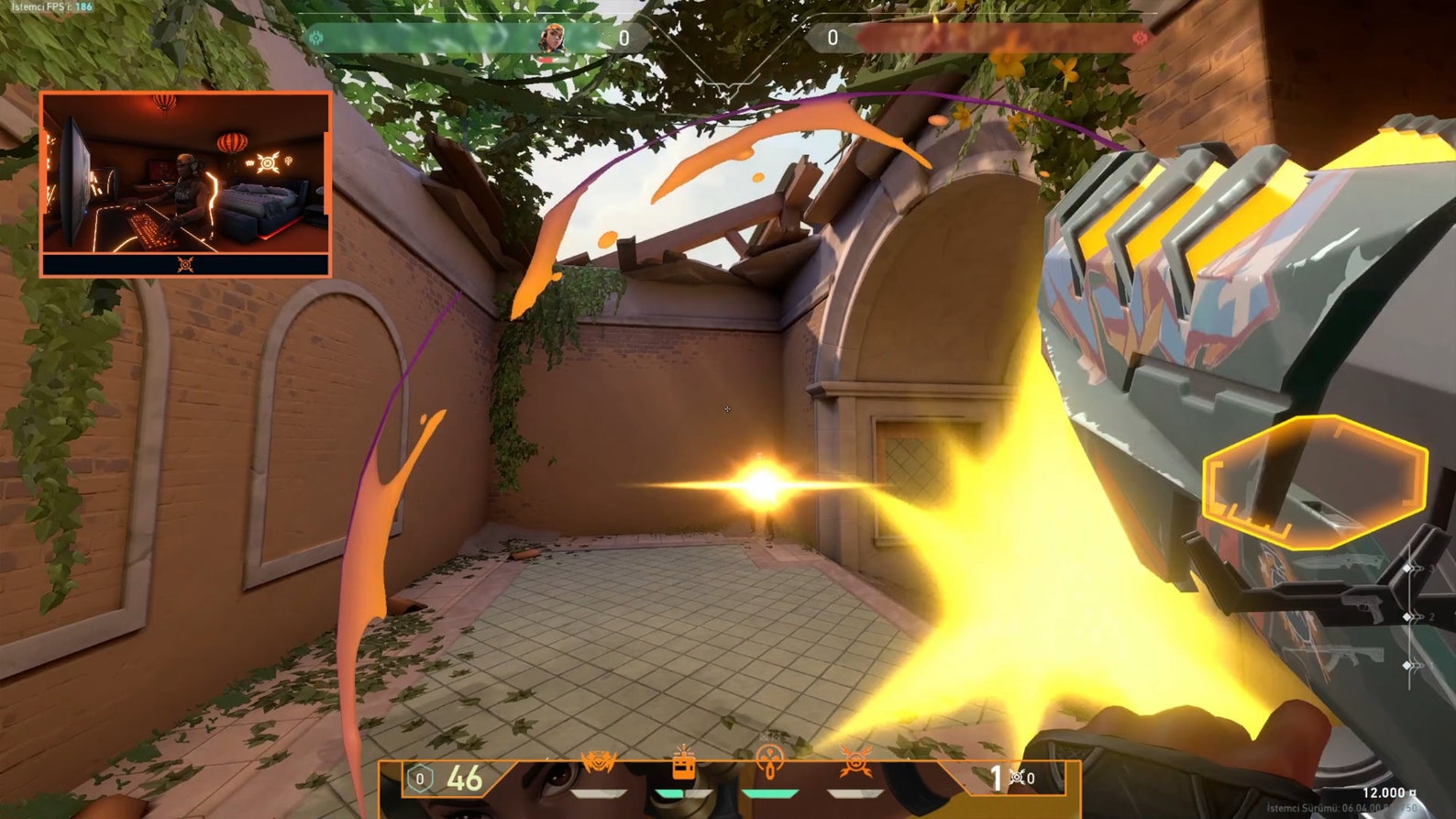Click weapon slot 2 icon on right HUD

(x=1407, y=616)
